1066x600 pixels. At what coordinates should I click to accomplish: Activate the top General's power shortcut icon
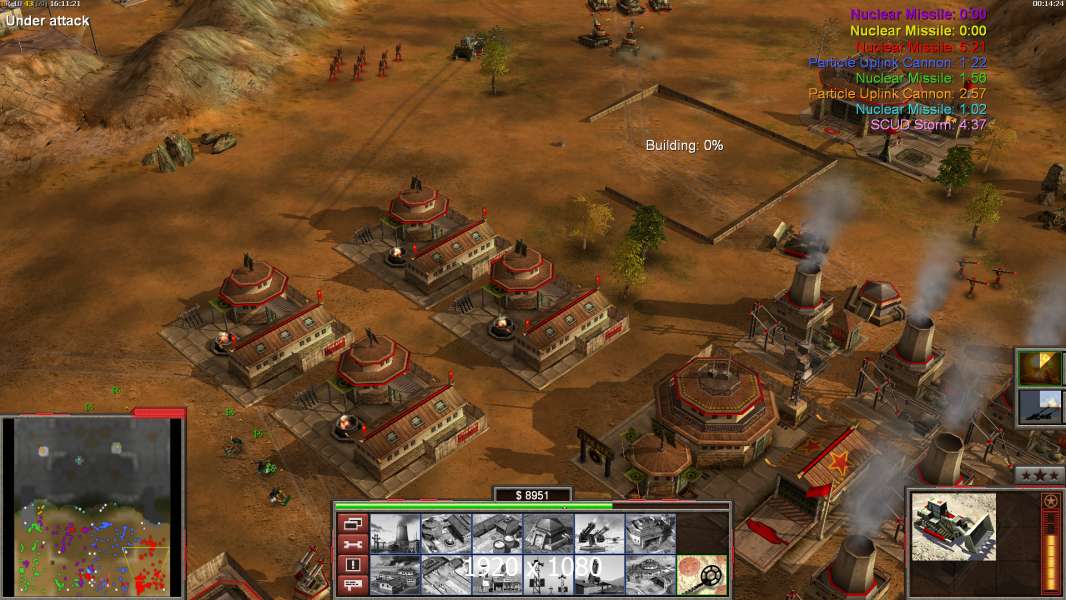[x=1040, y=367]
